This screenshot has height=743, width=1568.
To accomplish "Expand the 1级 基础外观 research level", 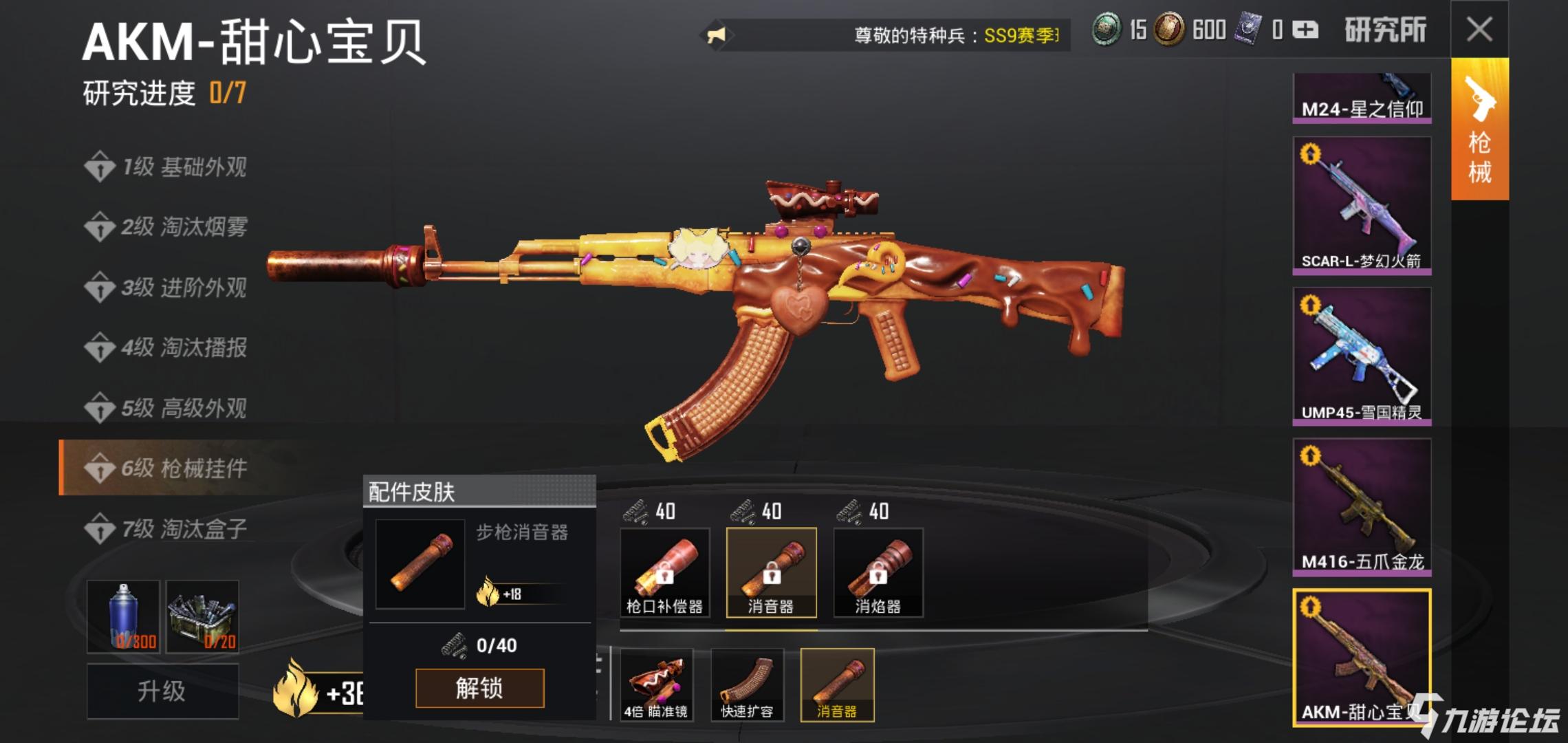I will click(x=168, y=167).
